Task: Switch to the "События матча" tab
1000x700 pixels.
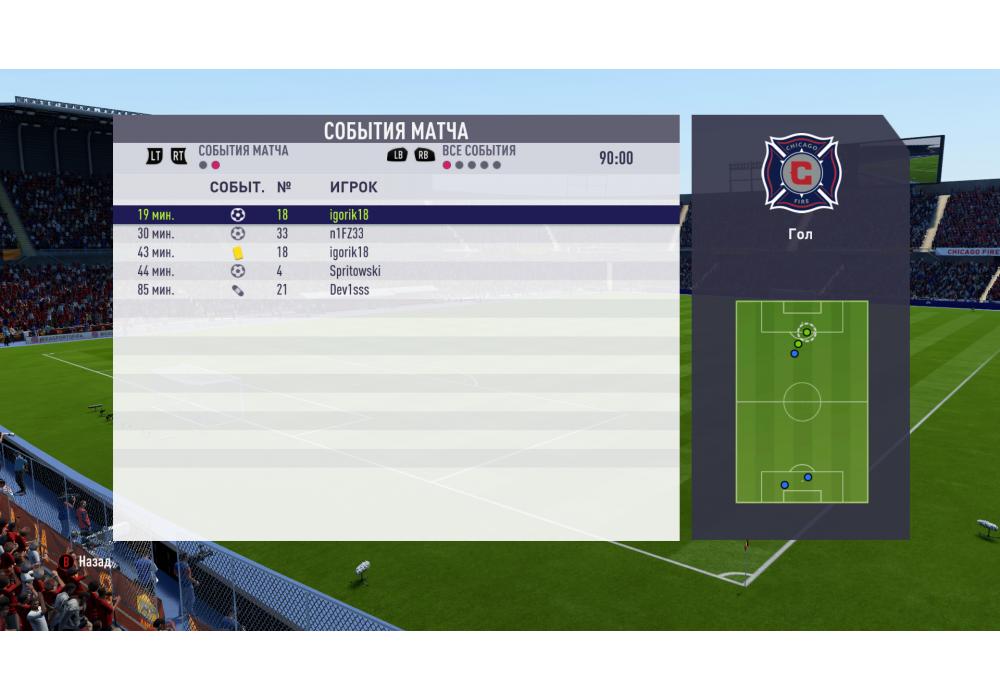Action: tap(242, 151)
